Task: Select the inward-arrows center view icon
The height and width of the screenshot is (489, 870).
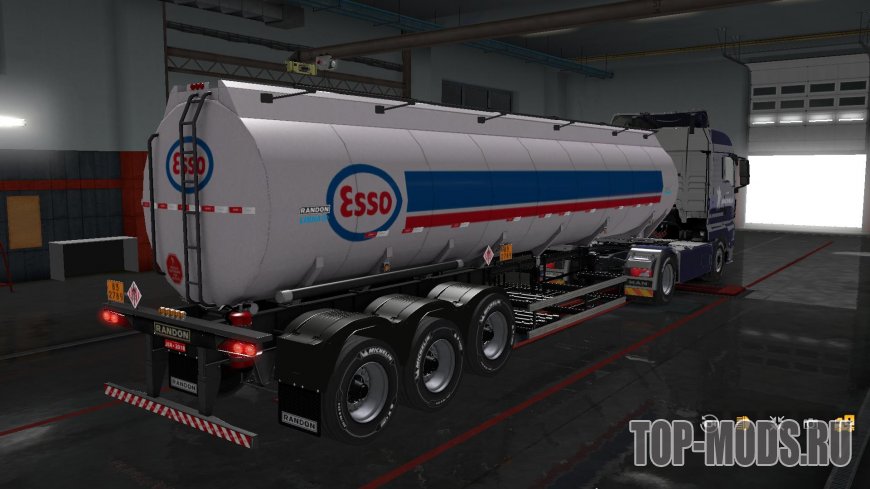Action: 777,423
